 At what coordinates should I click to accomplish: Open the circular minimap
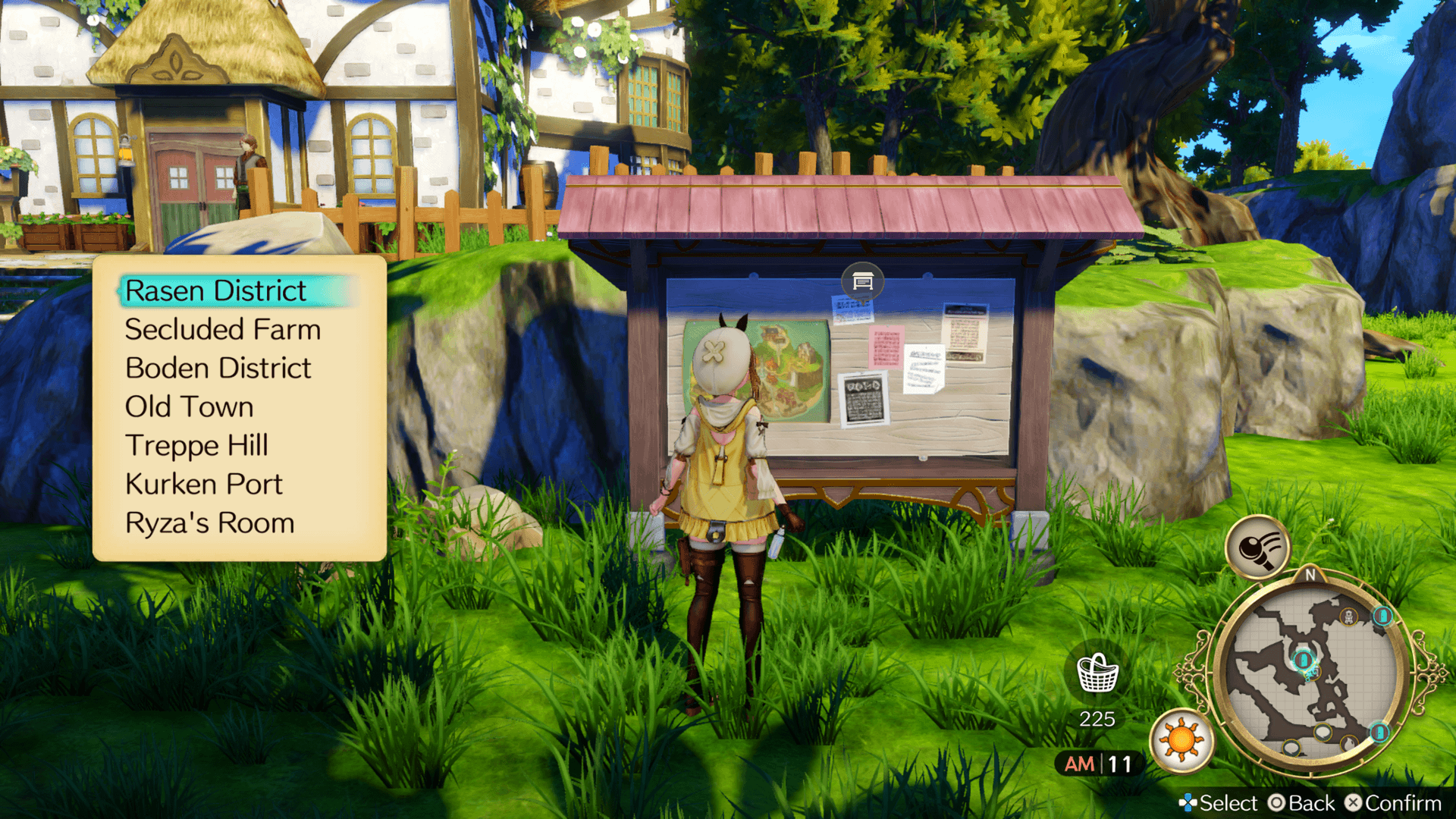click(1310, 673)
